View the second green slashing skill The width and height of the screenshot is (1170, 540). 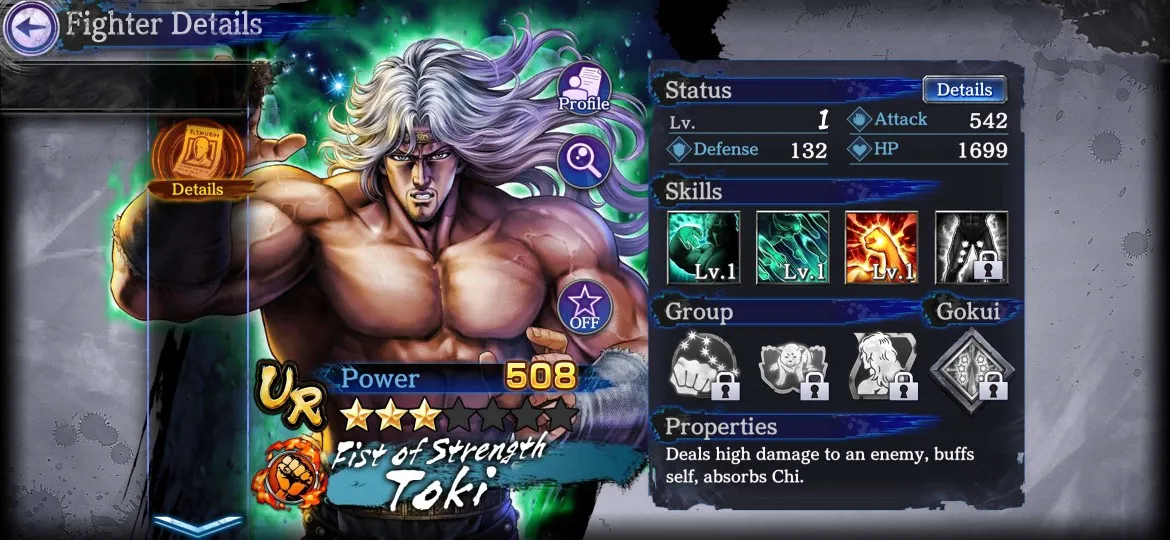792,247
